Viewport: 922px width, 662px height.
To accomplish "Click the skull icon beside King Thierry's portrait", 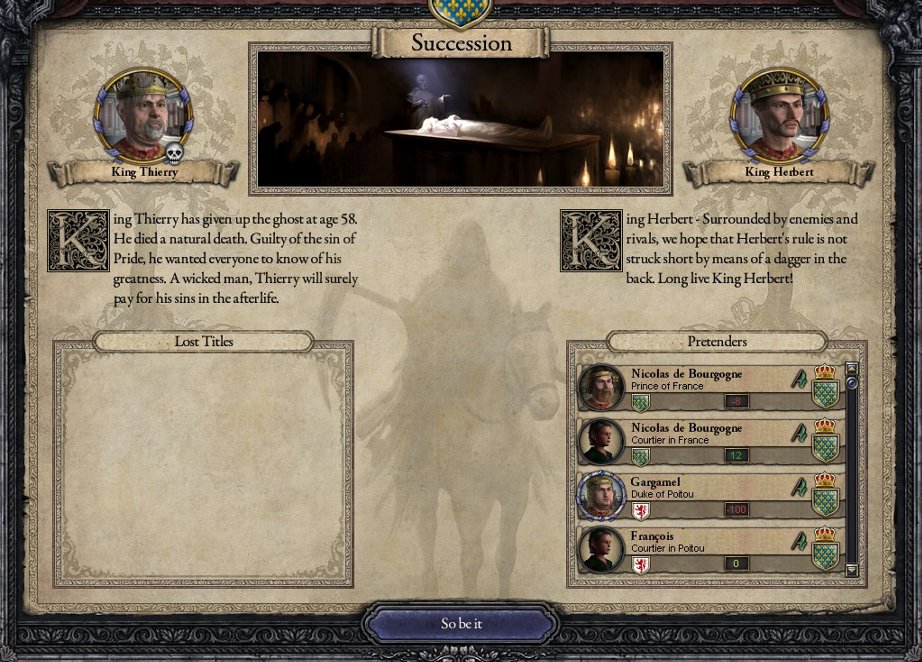I will click(173, 154).
